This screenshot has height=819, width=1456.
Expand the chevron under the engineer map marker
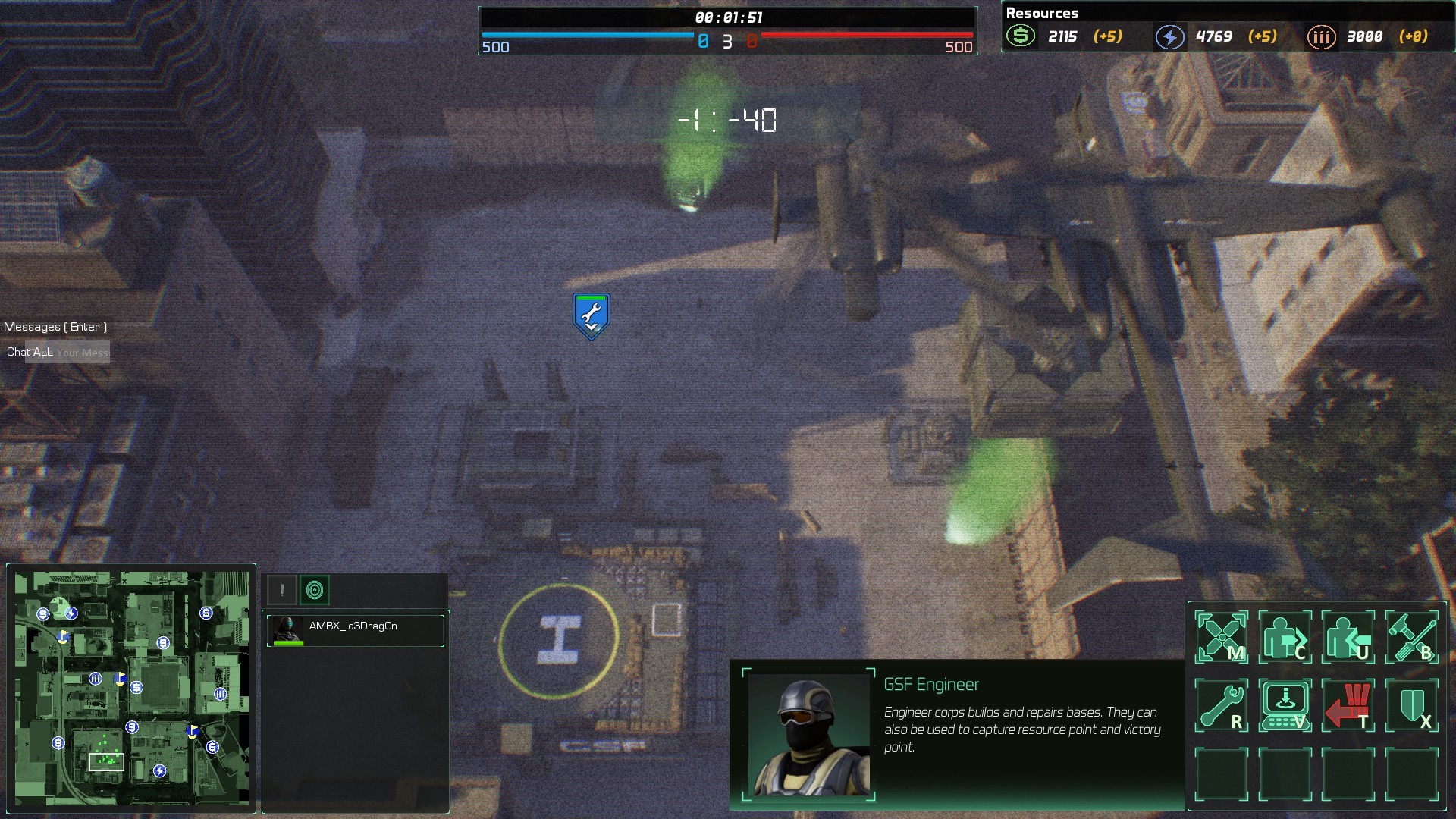(590, 328)
